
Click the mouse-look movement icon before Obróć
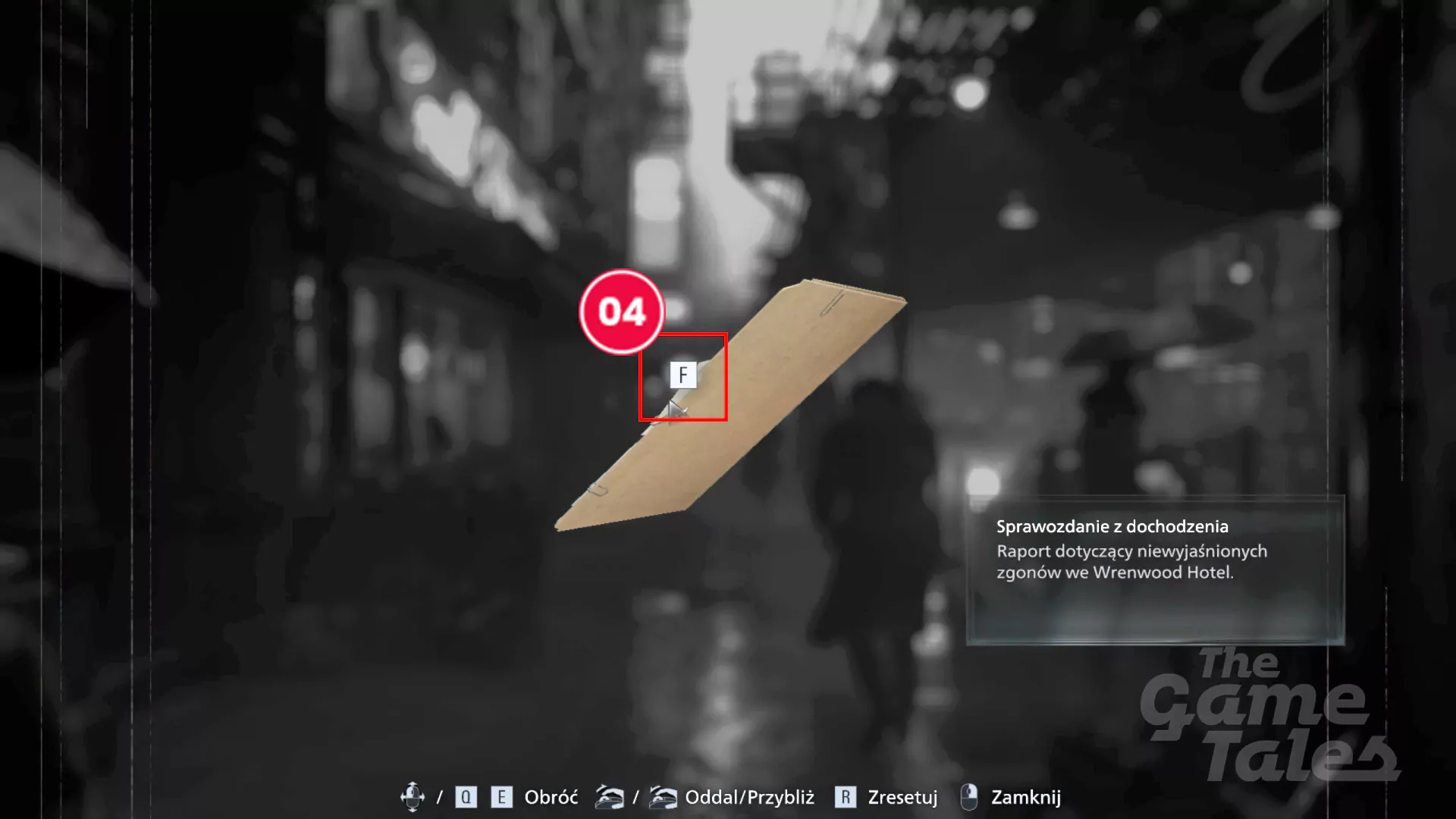413,797
